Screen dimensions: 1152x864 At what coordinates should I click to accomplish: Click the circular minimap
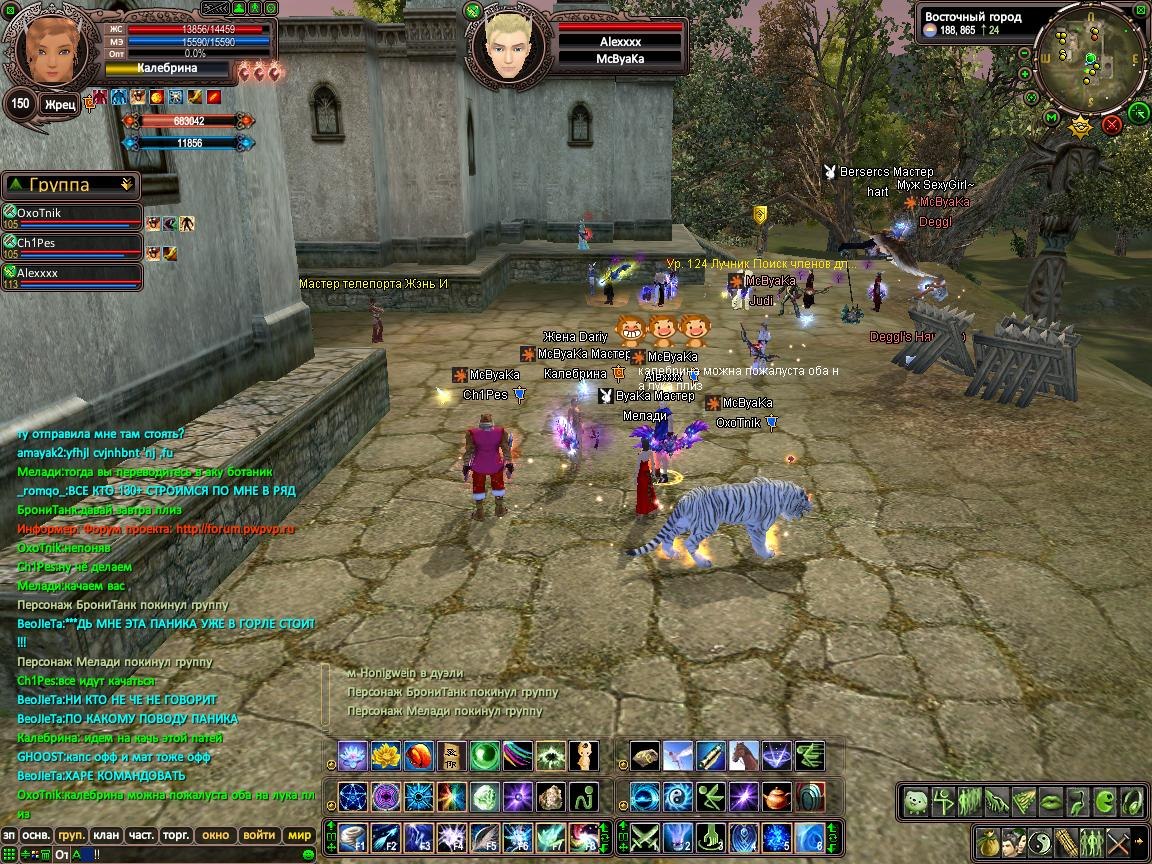(1091, 63)
